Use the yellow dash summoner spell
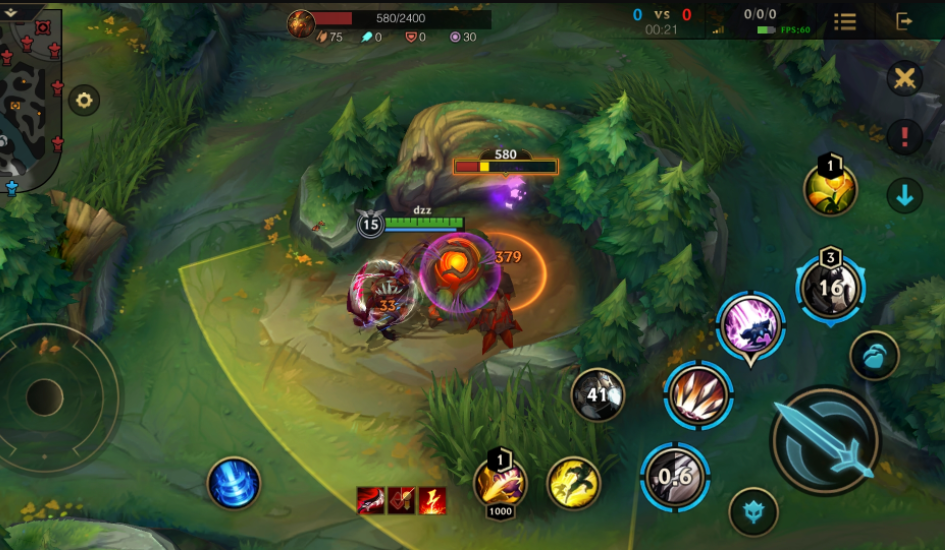 [x=574, y=483]
